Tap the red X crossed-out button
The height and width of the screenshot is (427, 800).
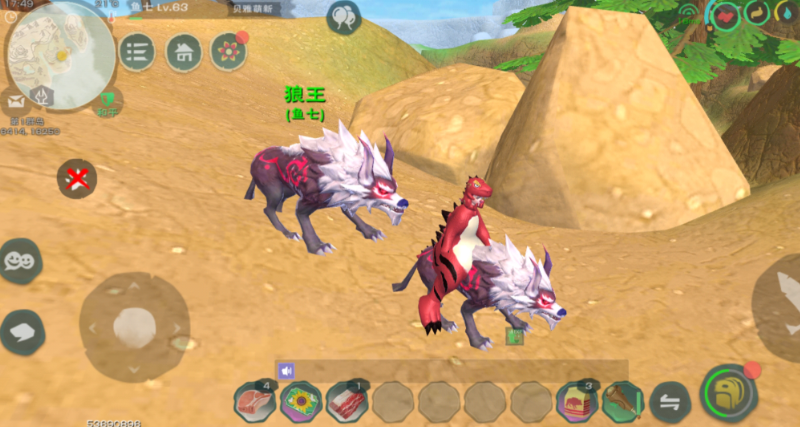pos(76,179)
